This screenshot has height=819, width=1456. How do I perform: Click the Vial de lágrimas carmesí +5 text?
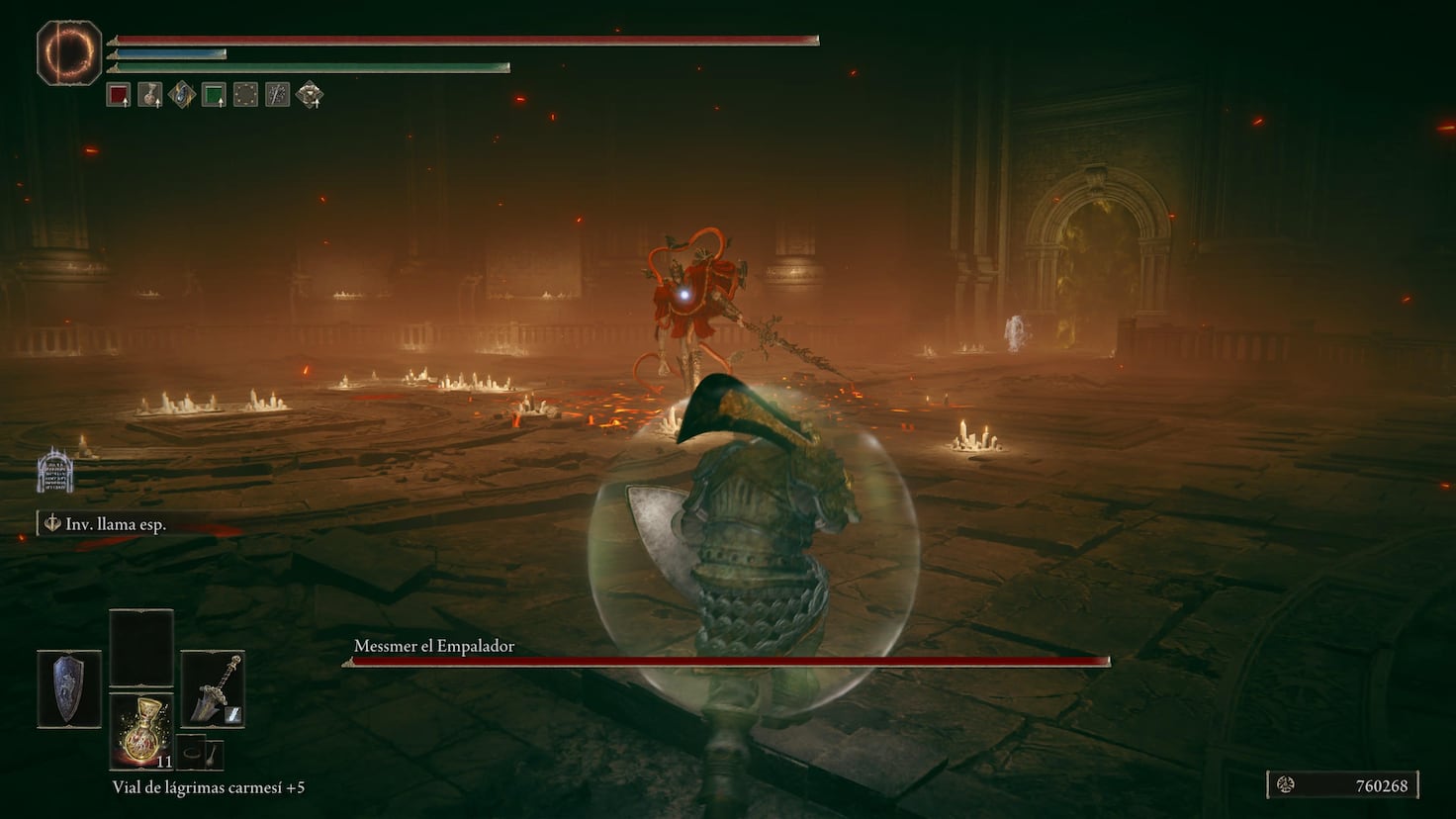[x=208, y=788]
